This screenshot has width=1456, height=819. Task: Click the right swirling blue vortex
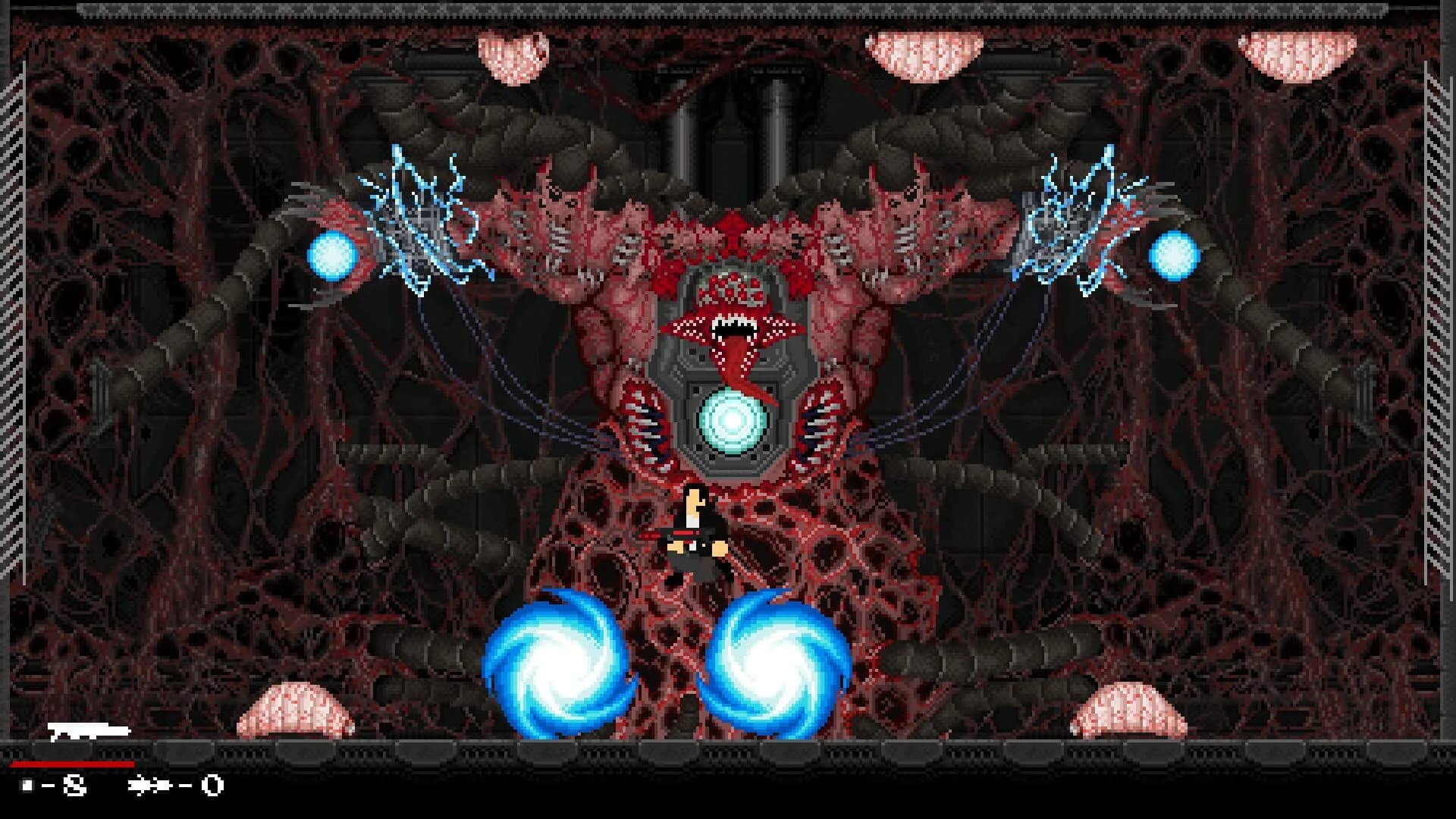[773, 664]
